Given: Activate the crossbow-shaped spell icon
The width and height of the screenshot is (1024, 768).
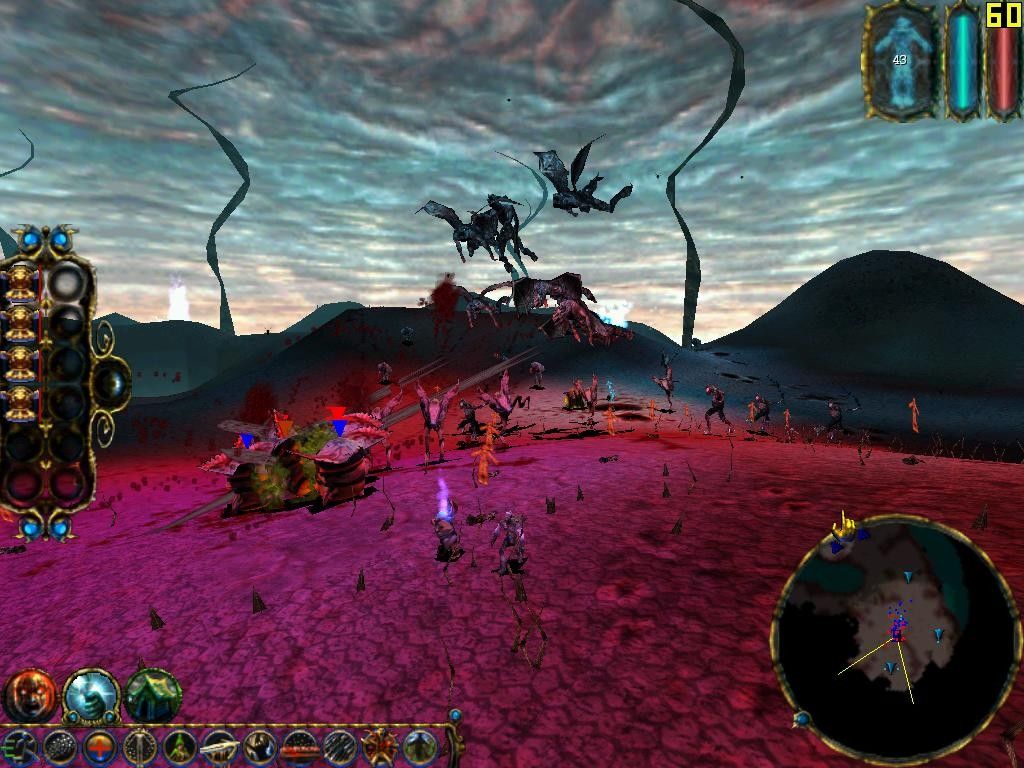Looking at the screenshot, I should (x=219, y=747).
